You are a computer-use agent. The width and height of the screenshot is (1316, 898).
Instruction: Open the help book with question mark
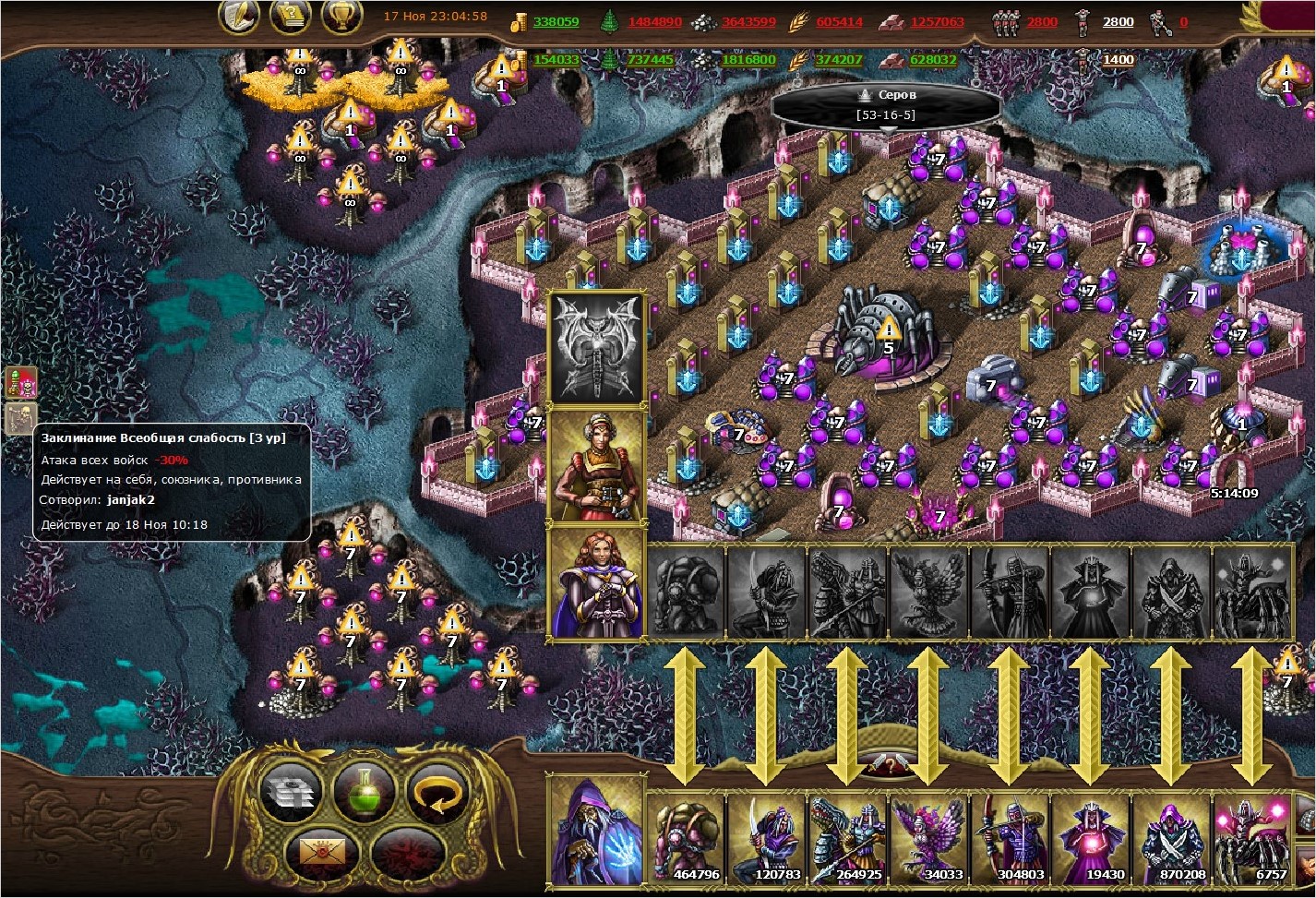(290, 16)
